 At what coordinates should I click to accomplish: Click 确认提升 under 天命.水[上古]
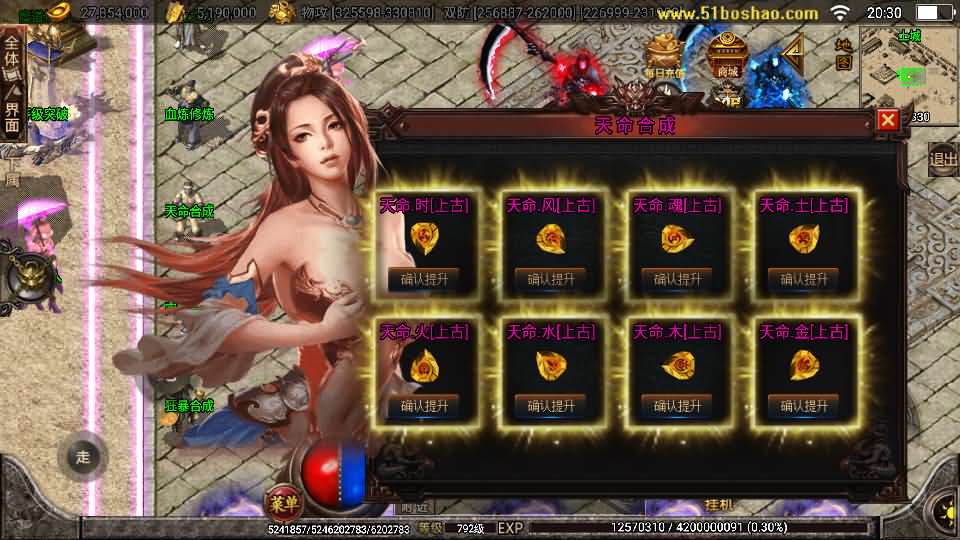click(x=550, y=405)
